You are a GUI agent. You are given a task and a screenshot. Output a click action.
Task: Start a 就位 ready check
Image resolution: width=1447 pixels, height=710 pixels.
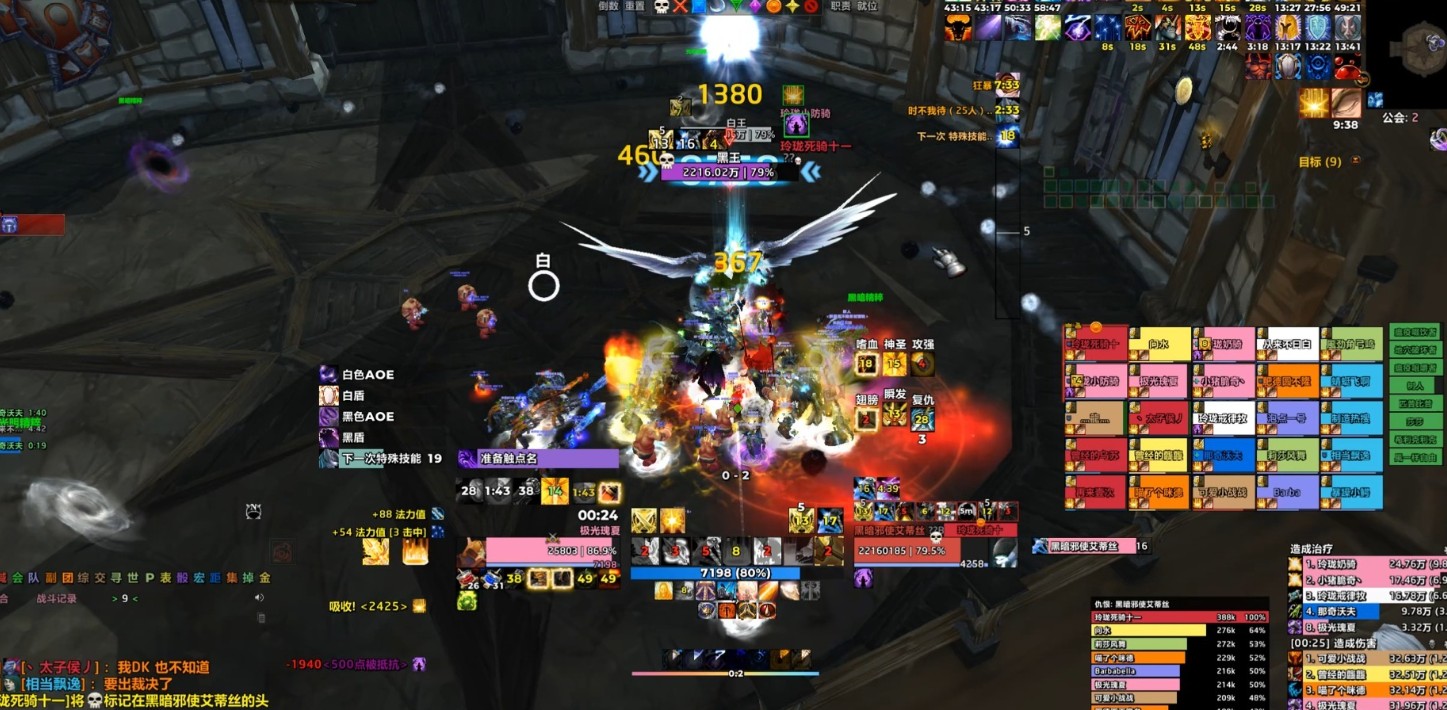click(x=866, y=6)
